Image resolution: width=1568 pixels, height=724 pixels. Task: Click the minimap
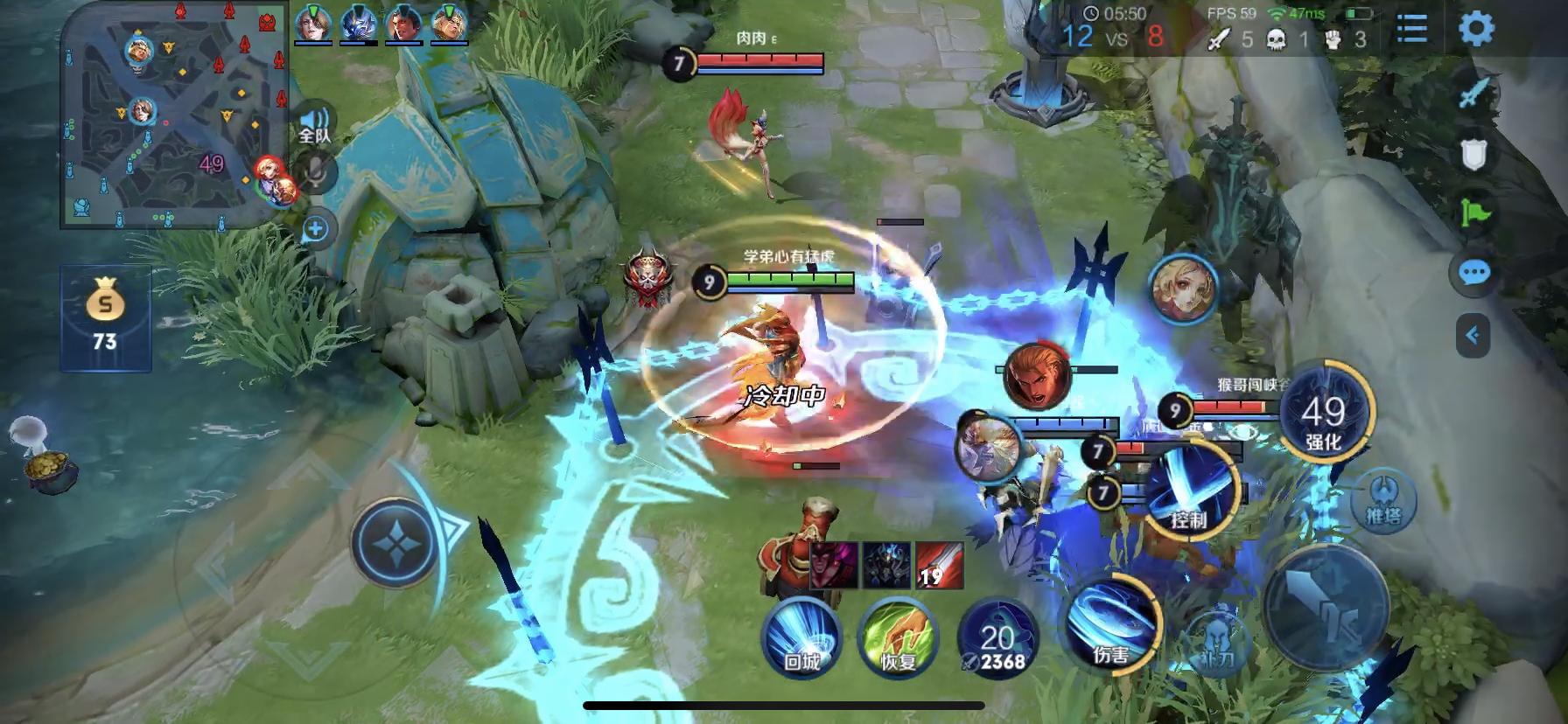tap(175, 114)
